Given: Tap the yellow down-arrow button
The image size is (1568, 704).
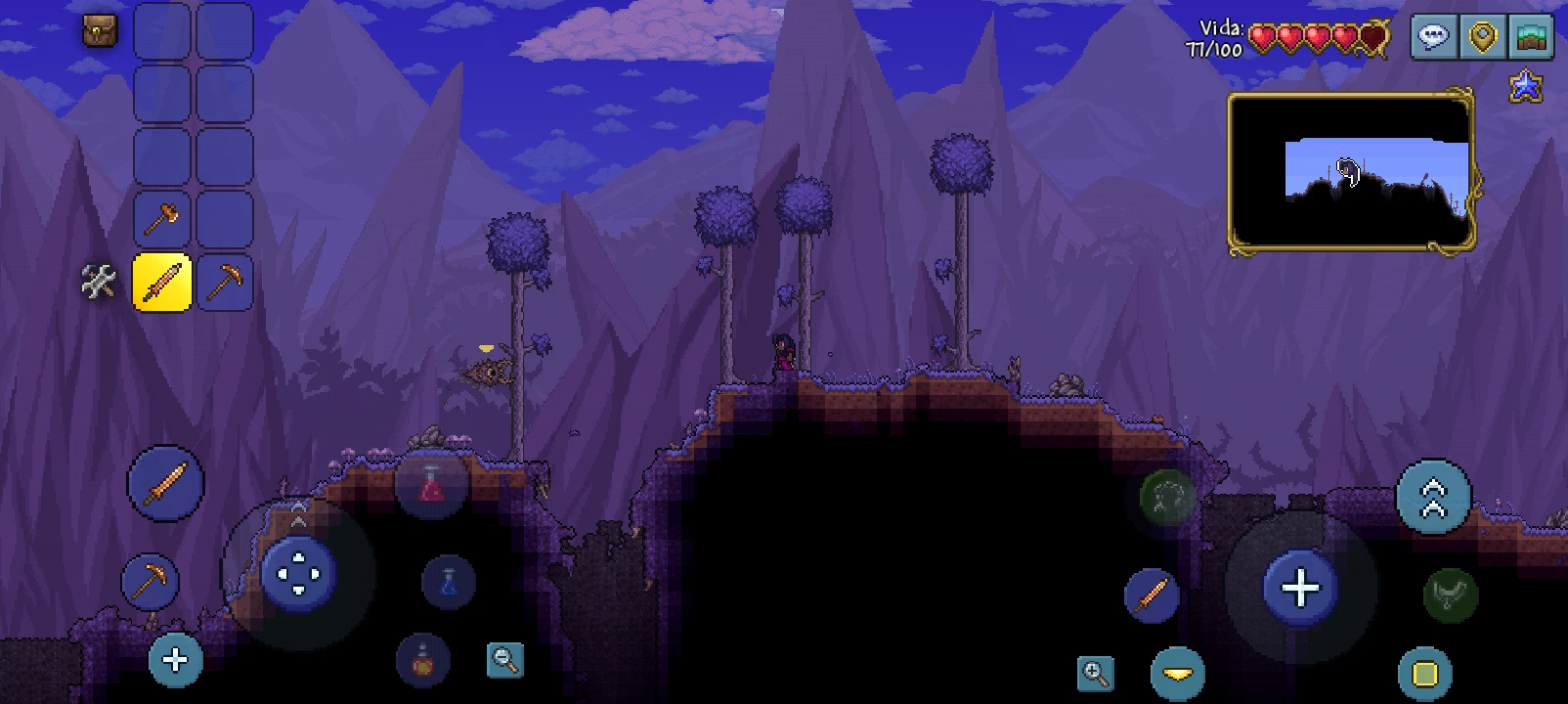Looking at the screenshot, I should pyautogui.click(x=1177, y=674).
